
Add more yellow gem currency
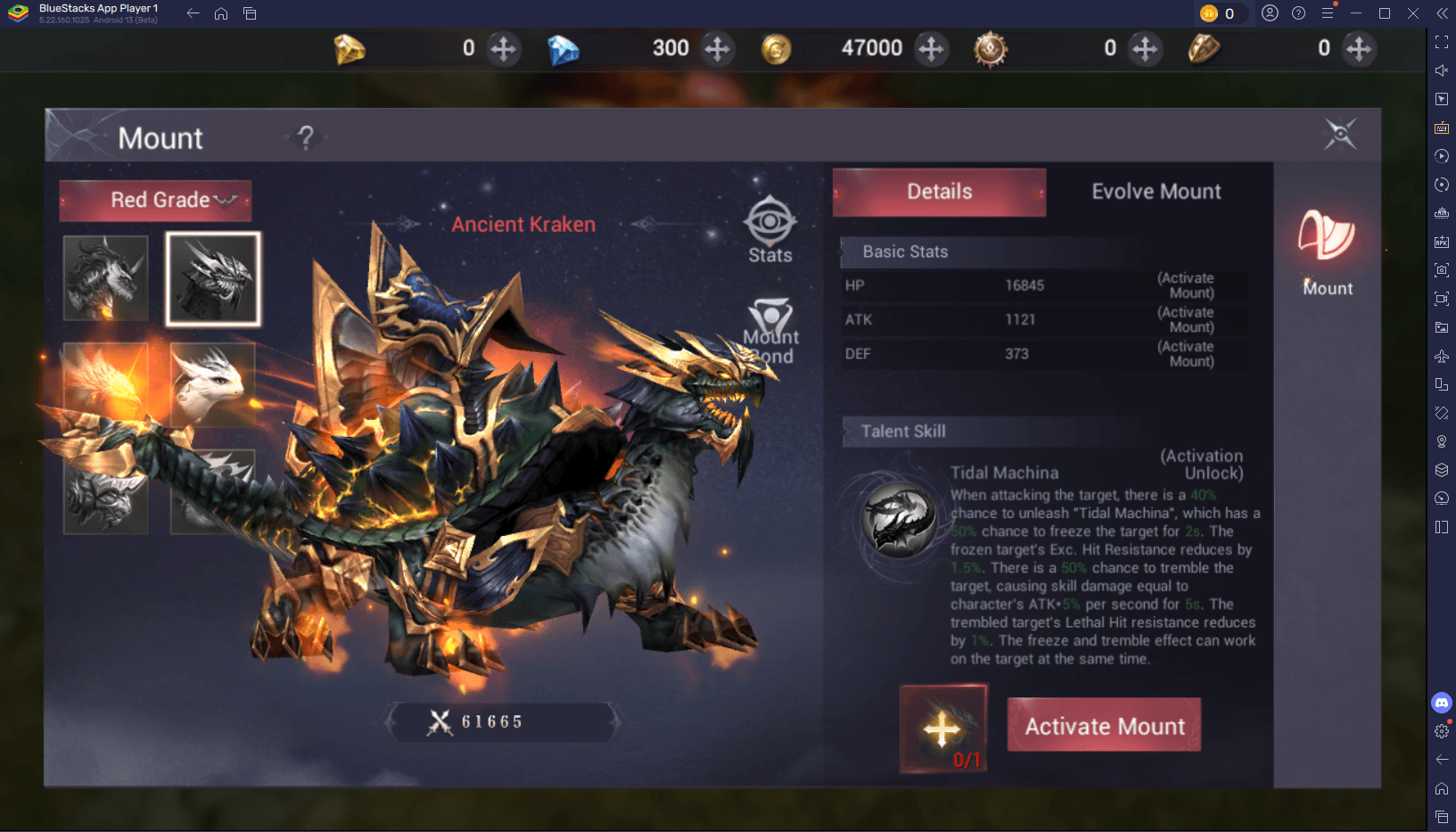[504, 48]
